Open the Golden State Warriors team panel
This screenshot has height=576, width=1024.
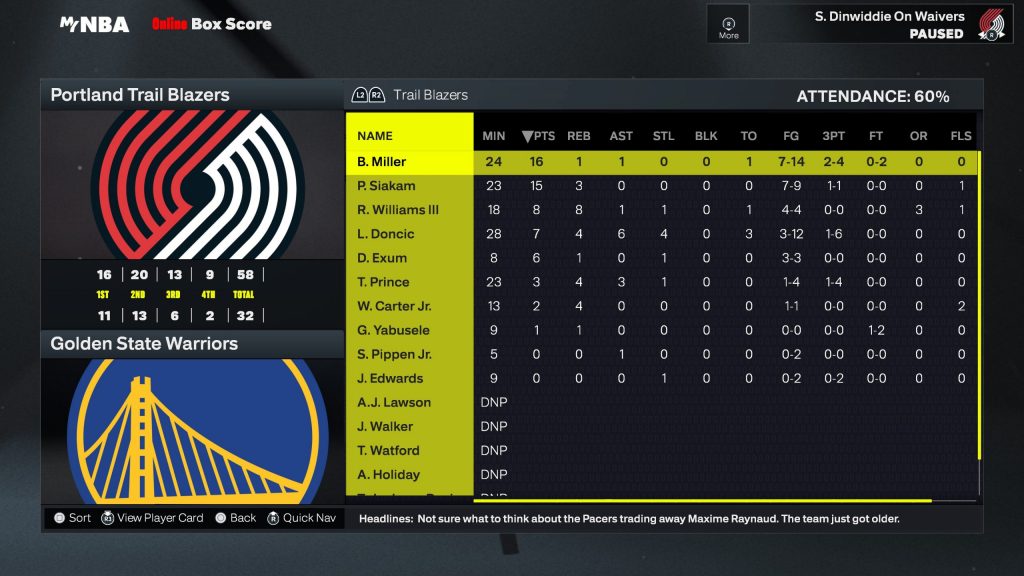pyautogui.click(x=192, y=344)
